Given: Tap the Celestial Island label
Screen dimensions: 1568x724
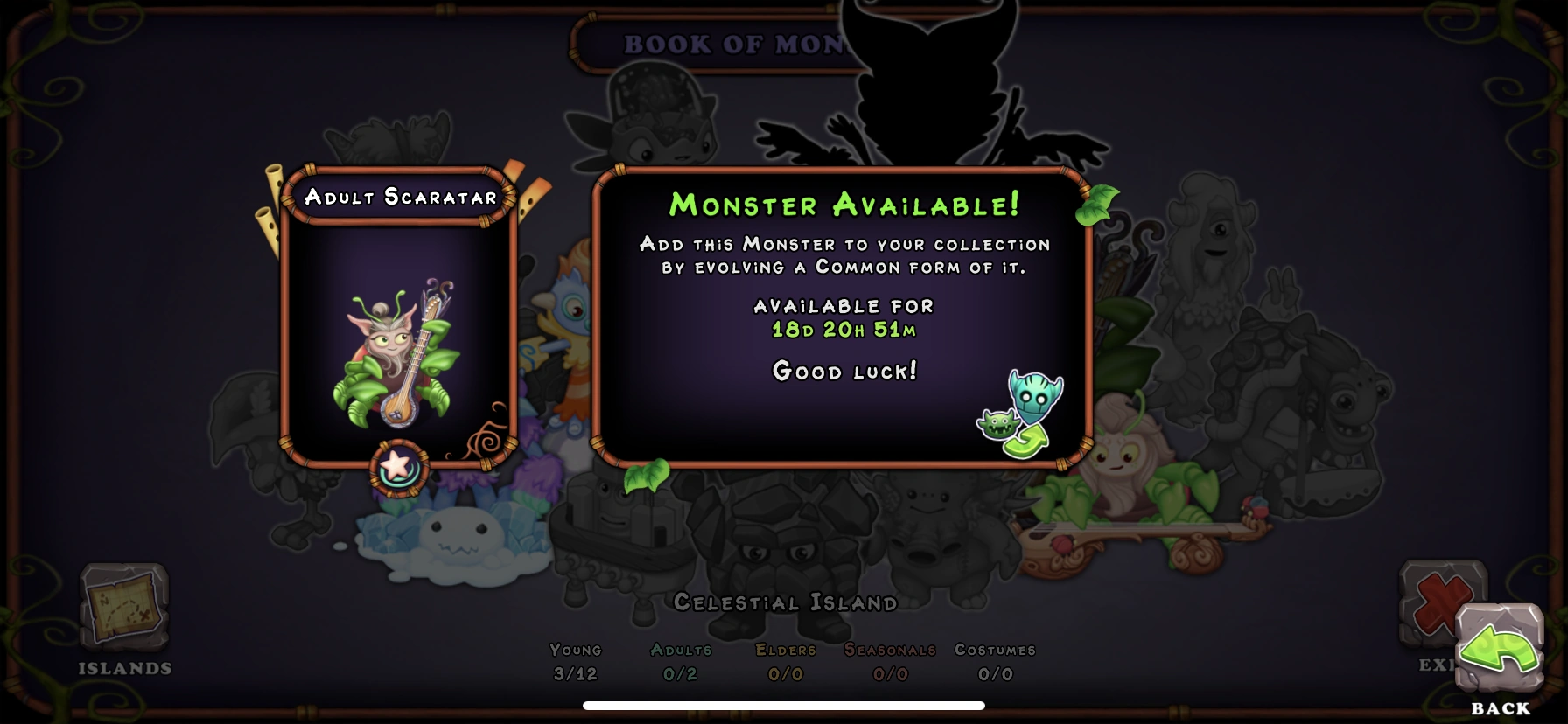Looking at the screenshot, I should tap(785, 602).
